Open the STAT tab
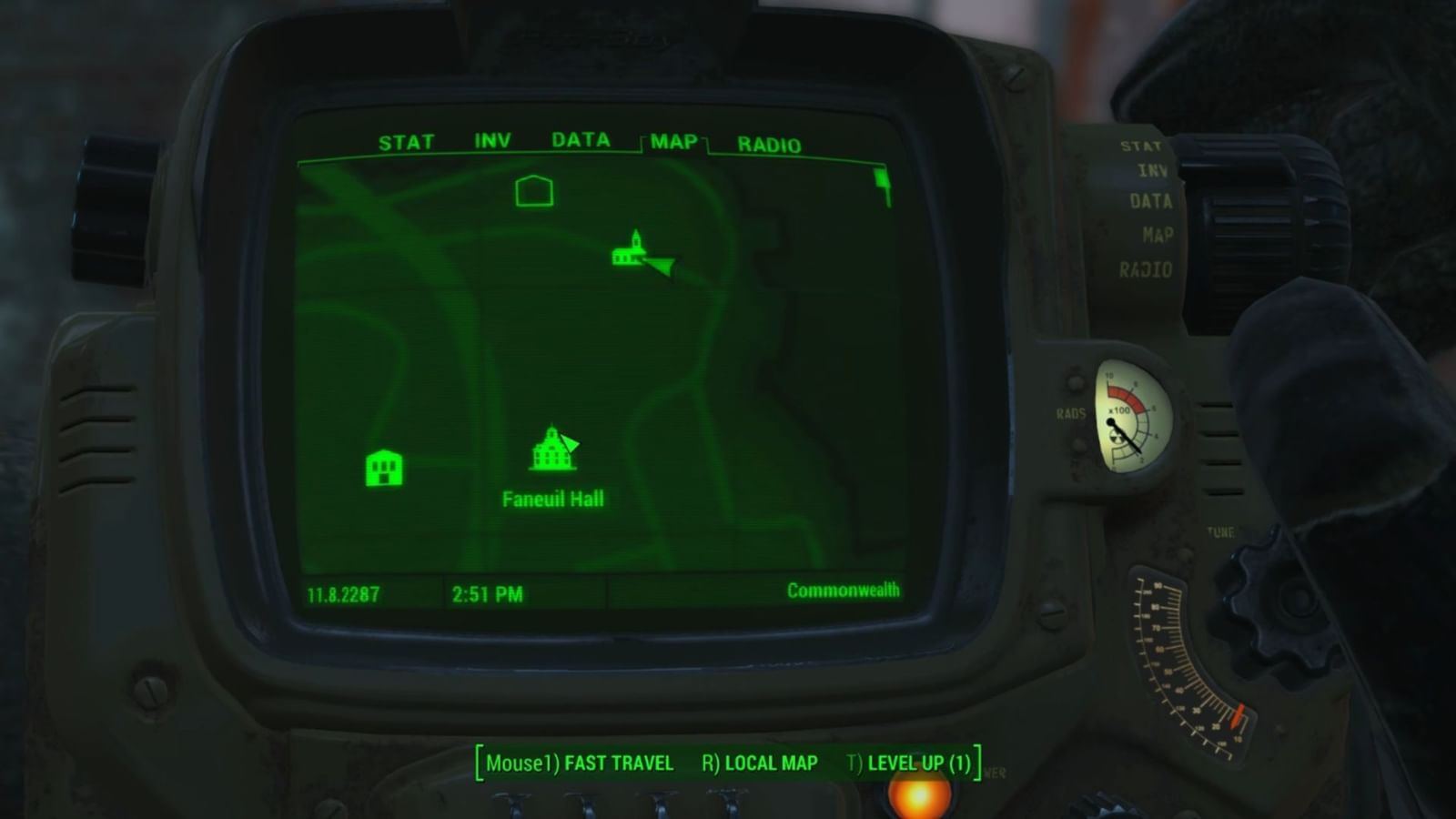Screen dimensions: 1456x819 click(409, 142)
